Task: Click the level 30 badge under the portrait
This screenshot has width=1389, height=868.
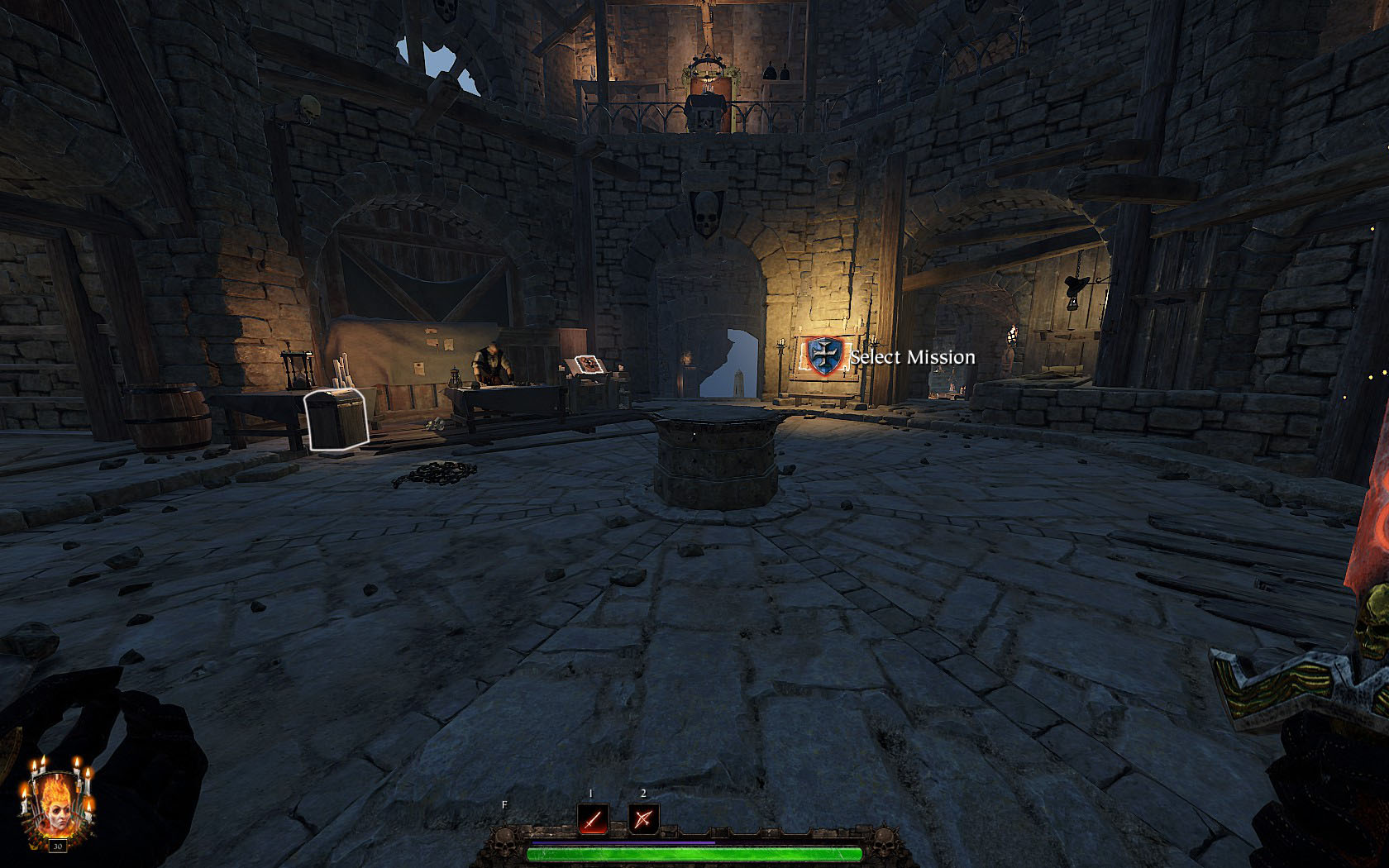Action: coord(58,846)
